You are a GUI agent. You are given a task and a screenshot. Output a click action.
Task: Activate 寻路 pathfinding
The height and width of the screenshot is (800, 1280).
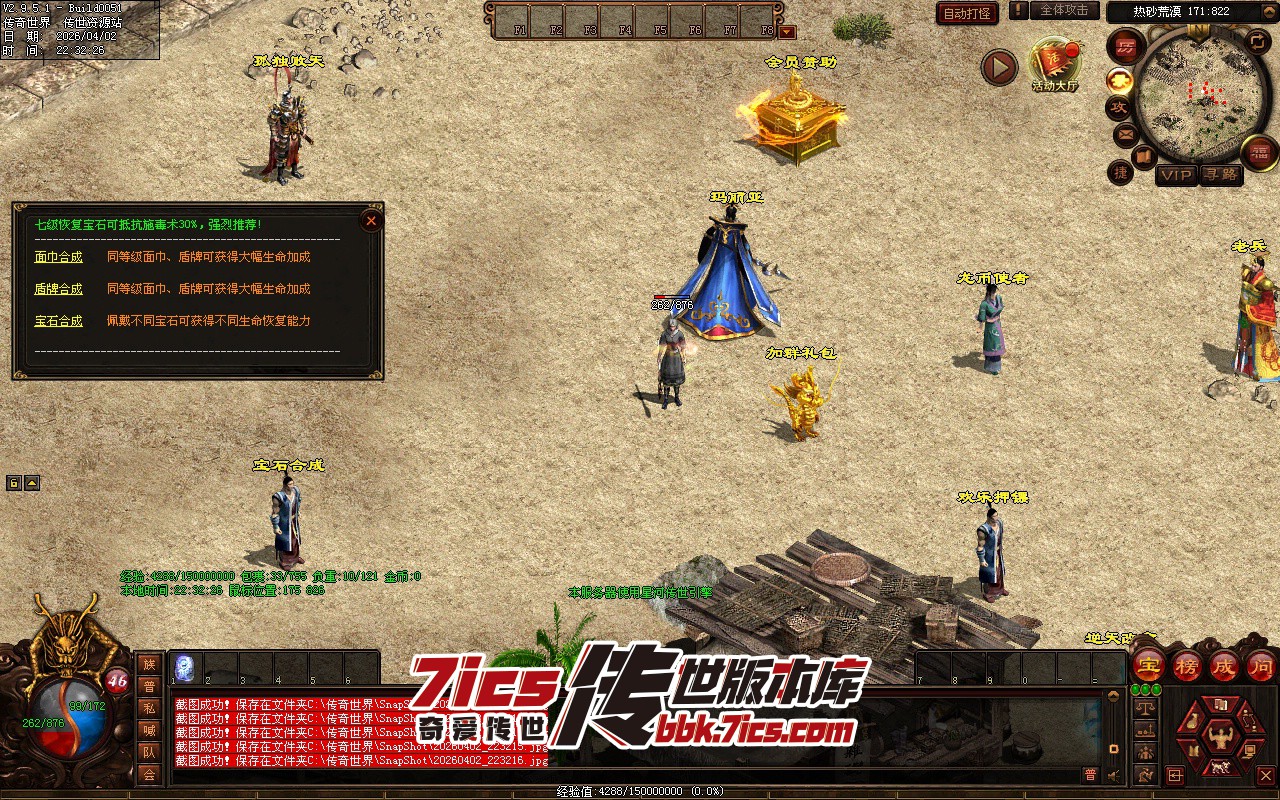(1219, 175)
